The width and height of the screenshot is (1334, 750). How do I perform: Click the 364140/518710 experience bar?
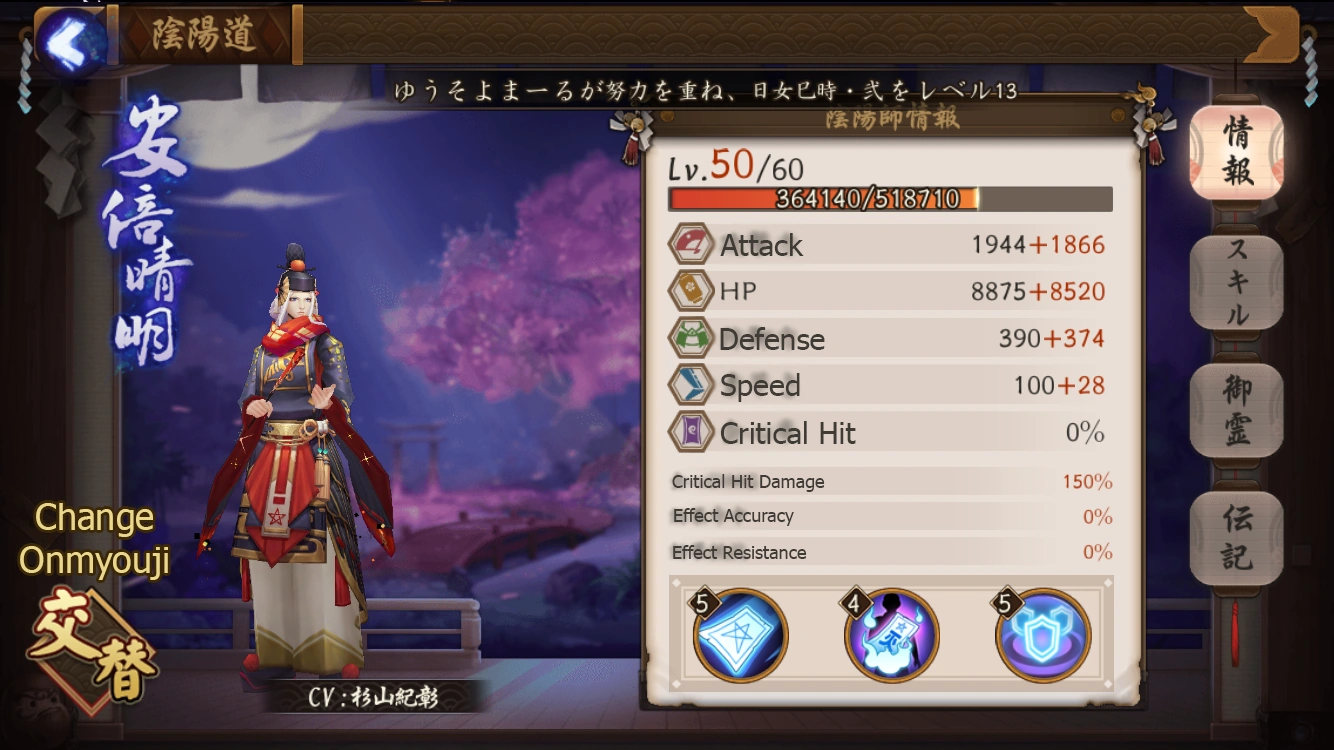(890, 198)
